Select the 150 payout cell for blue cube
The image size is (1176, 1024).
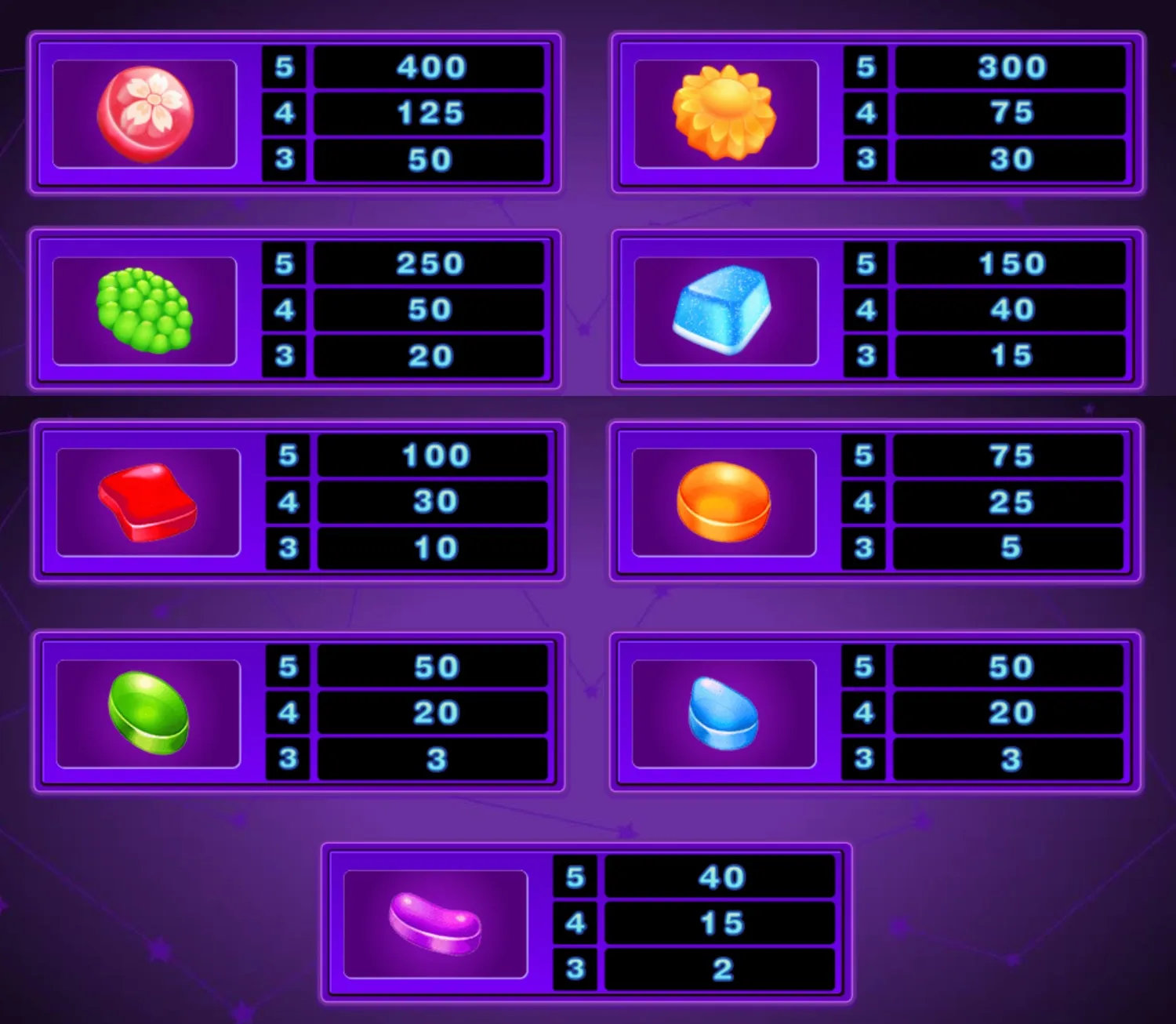1011,264
